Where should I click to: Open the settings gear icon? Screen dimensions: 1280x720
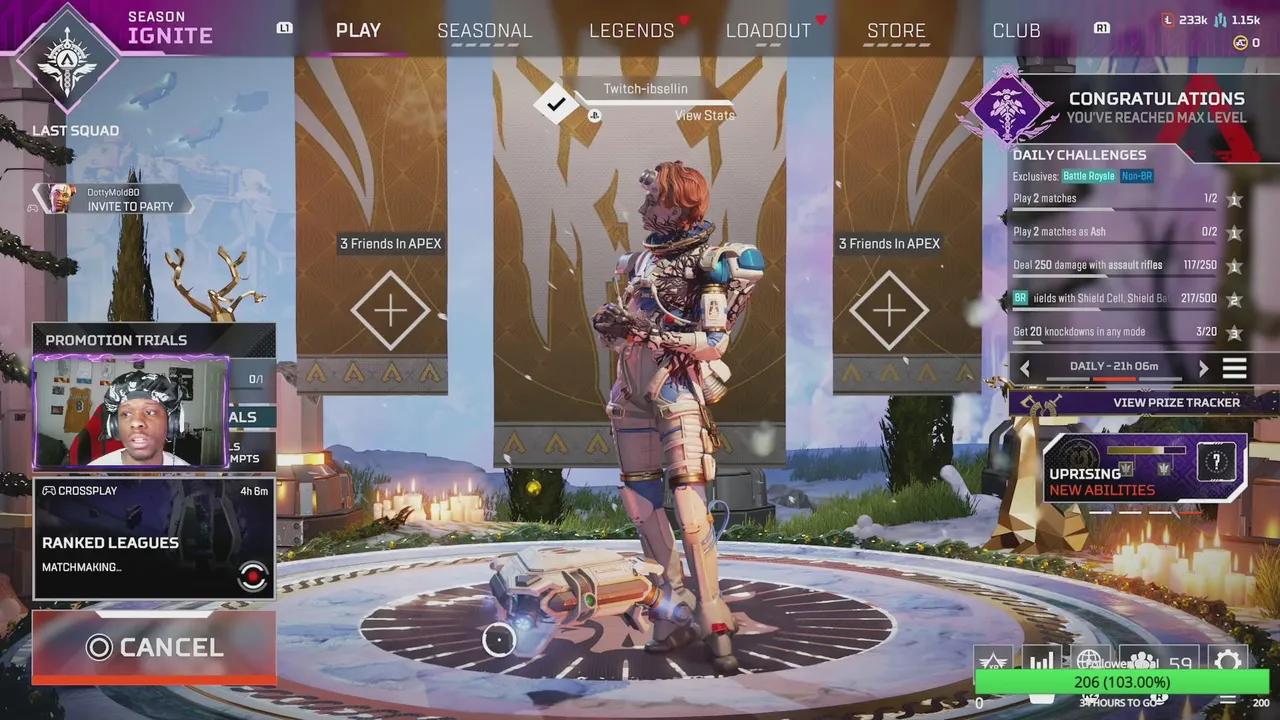[x=1227, y=661]
